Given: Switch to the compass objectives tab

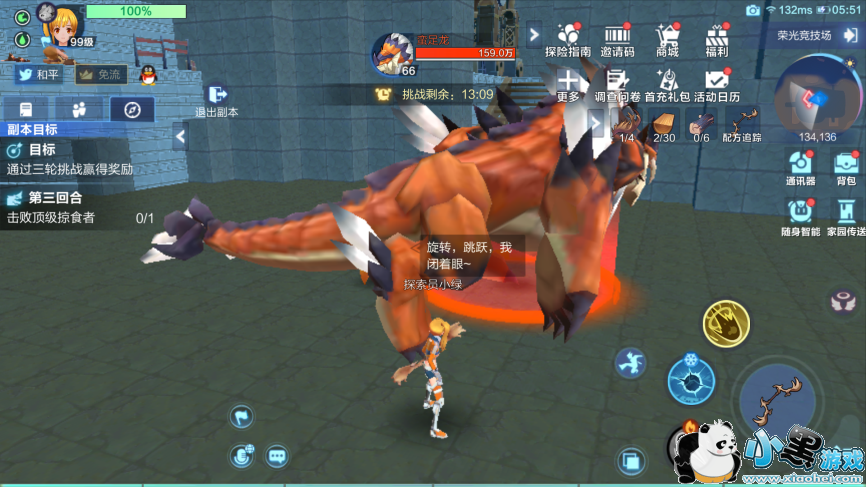Looking at the screenshot, I should pyautogui.click(x=132, y=109).
